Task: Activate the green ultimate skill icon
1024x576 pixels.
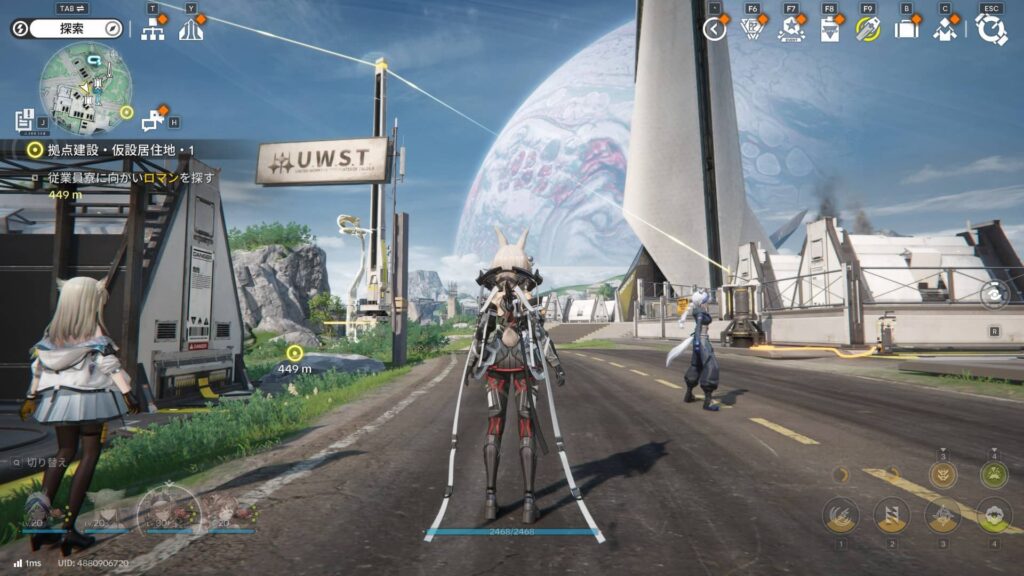Action: click(x=994, y=474)
